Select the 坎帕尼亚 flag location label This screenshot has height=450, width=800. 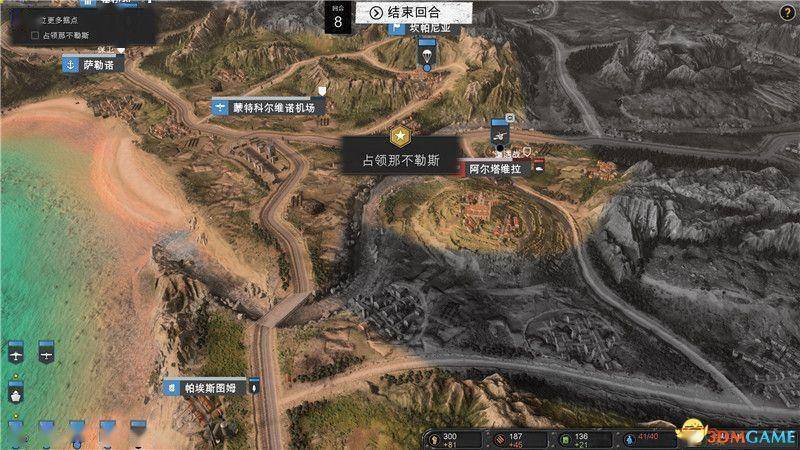[430, 28]
